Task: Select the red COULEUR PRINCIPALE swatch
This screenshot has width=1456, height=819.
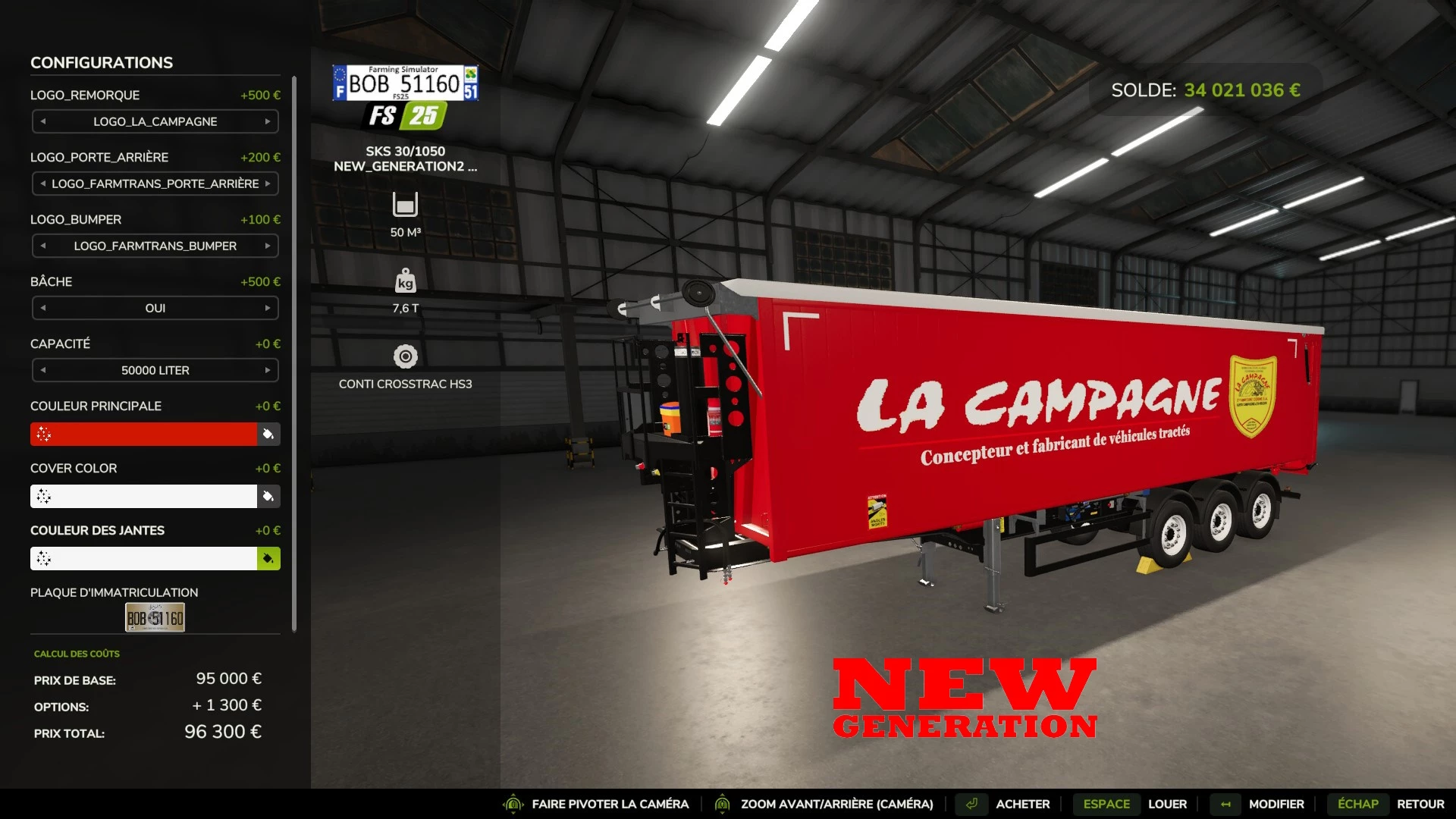Action: (144, 434)
